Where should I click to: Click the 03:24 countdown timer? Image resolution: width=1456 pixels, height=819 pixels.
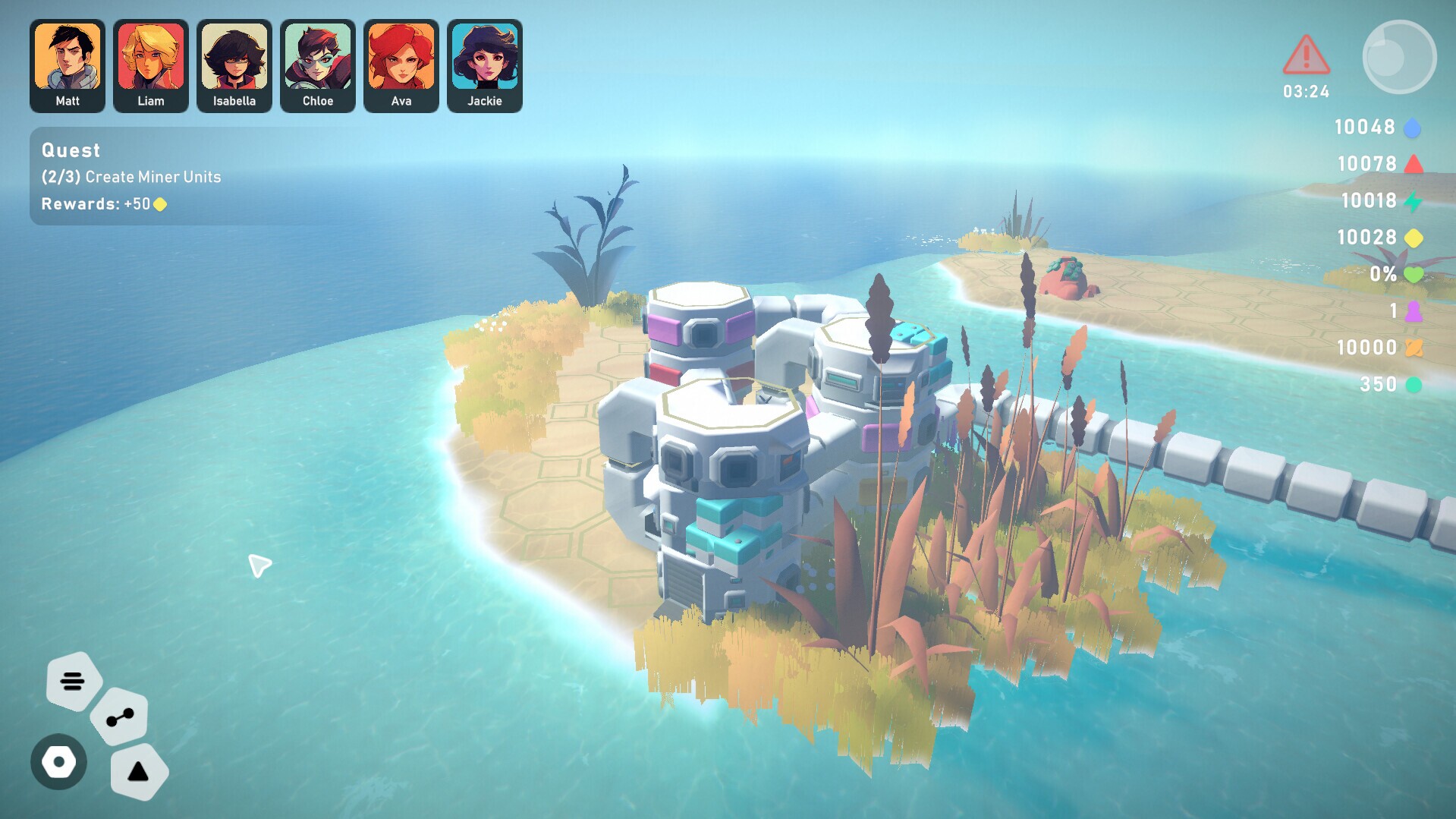pos(1305,92)
